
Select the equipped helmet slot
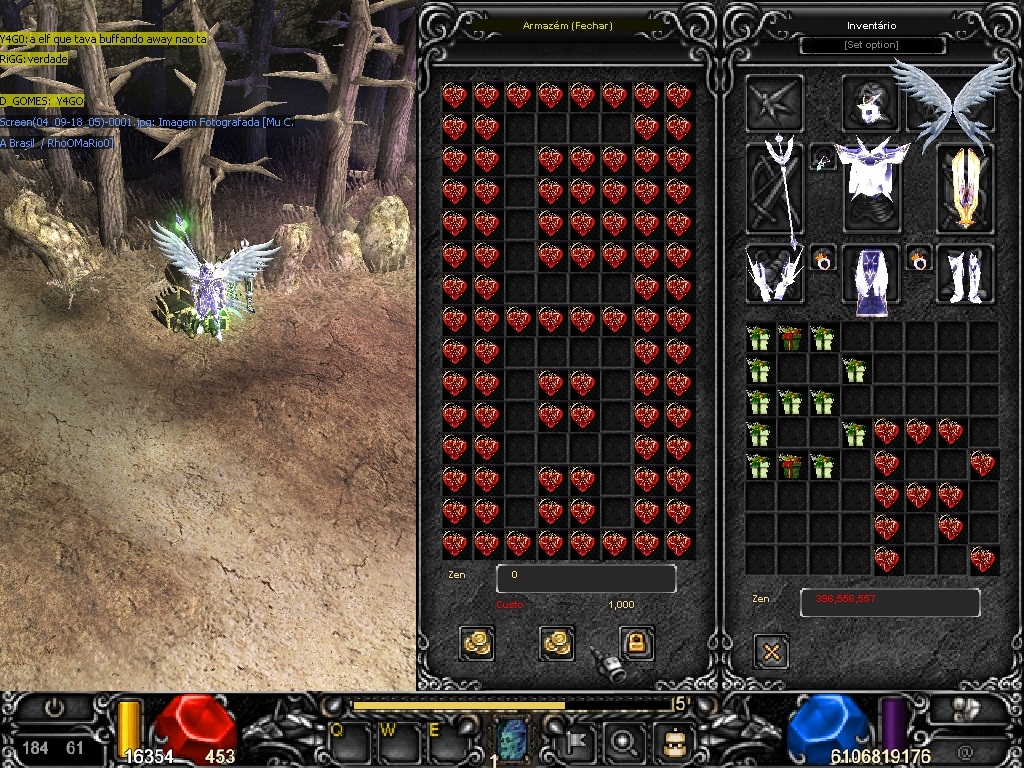click(871, 103)
